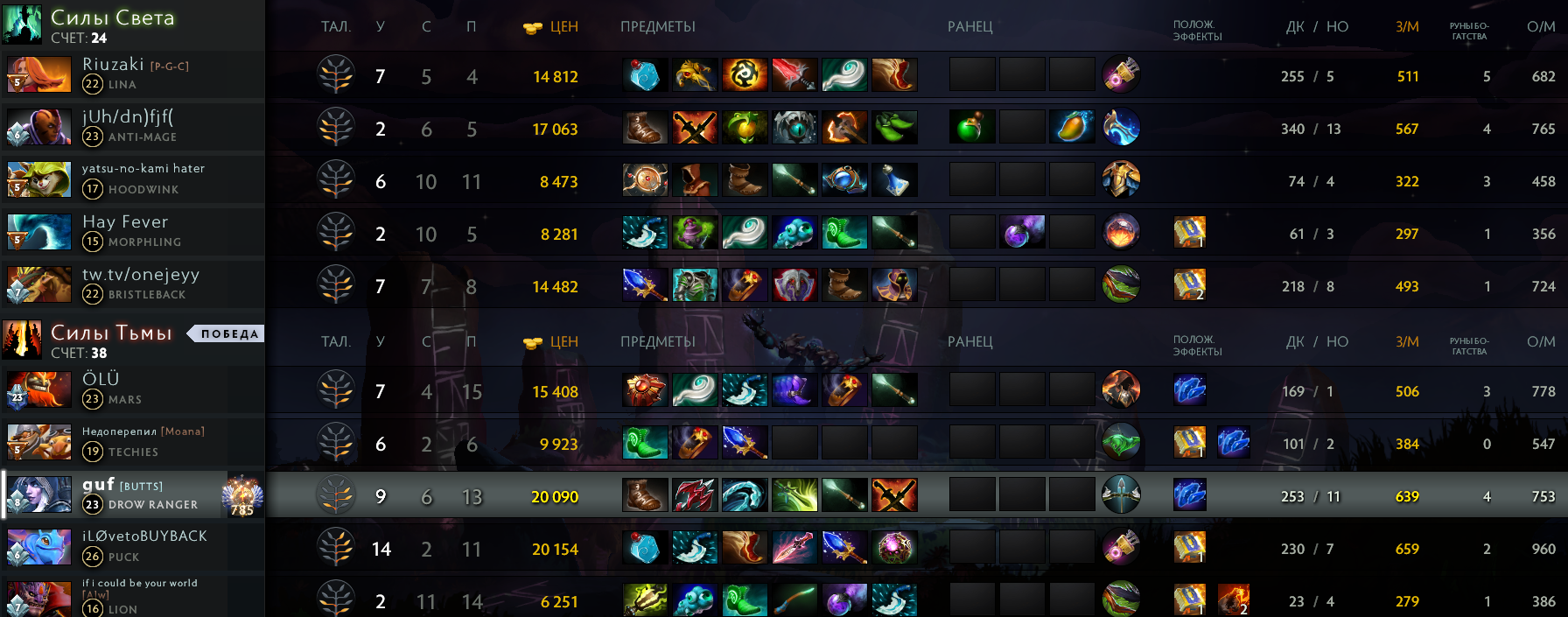Select tw.tv/onejeyy's Bristleback portrait
The width and height of the screenshot is (1568, 617).
tap(38, 285)
